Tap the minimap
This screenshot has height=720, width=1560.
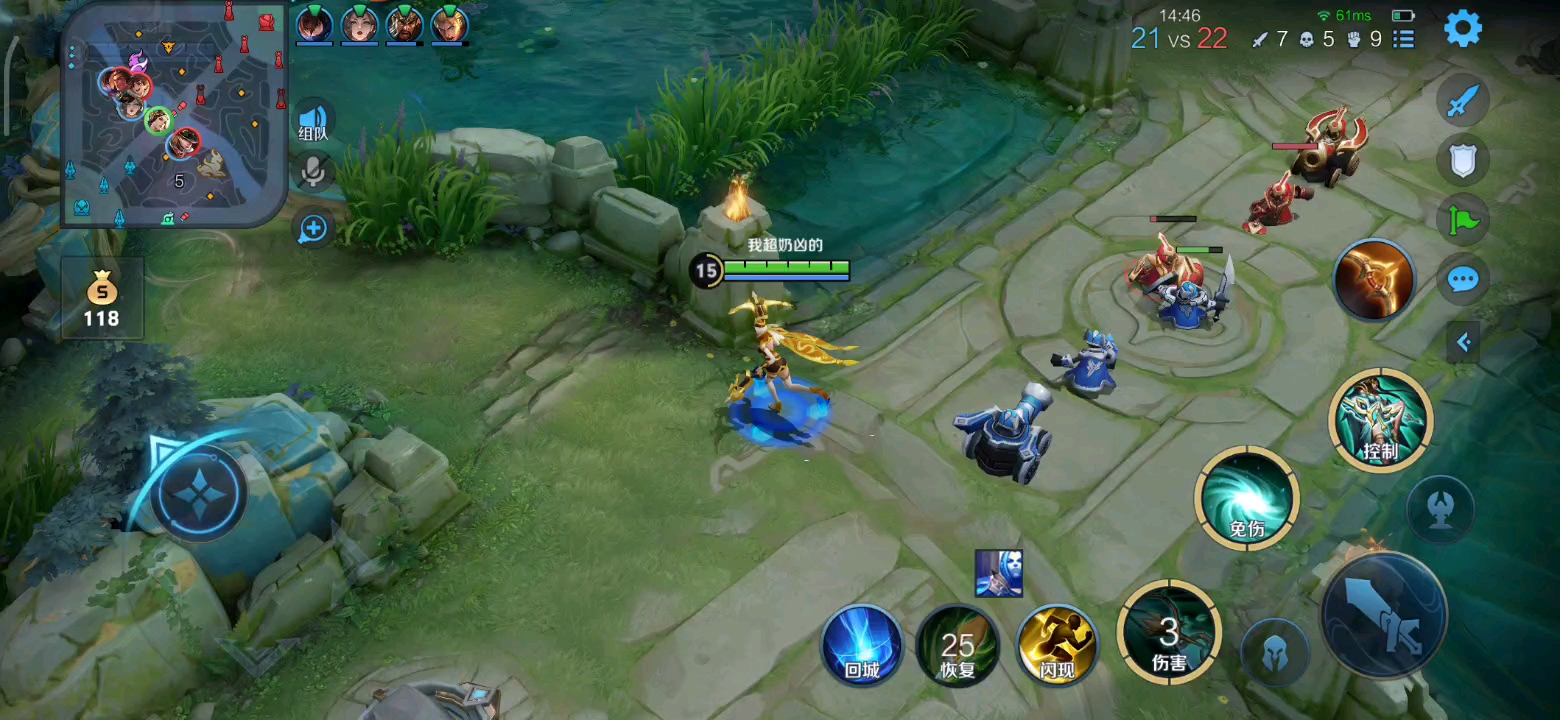(x=174, y=115)
